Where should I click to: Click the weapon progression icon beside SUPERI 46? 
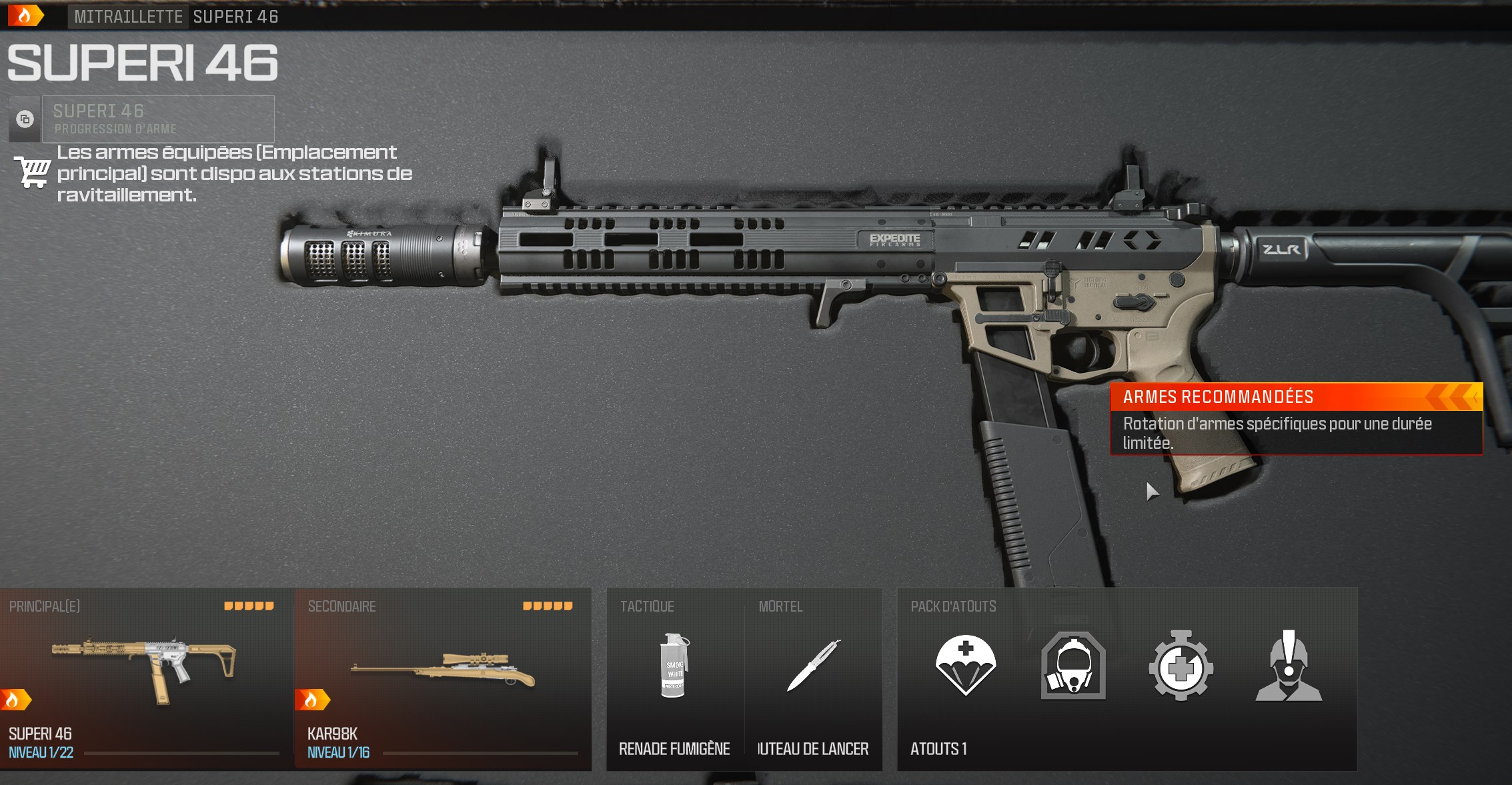pyautogui.click(x=24, y=120)
